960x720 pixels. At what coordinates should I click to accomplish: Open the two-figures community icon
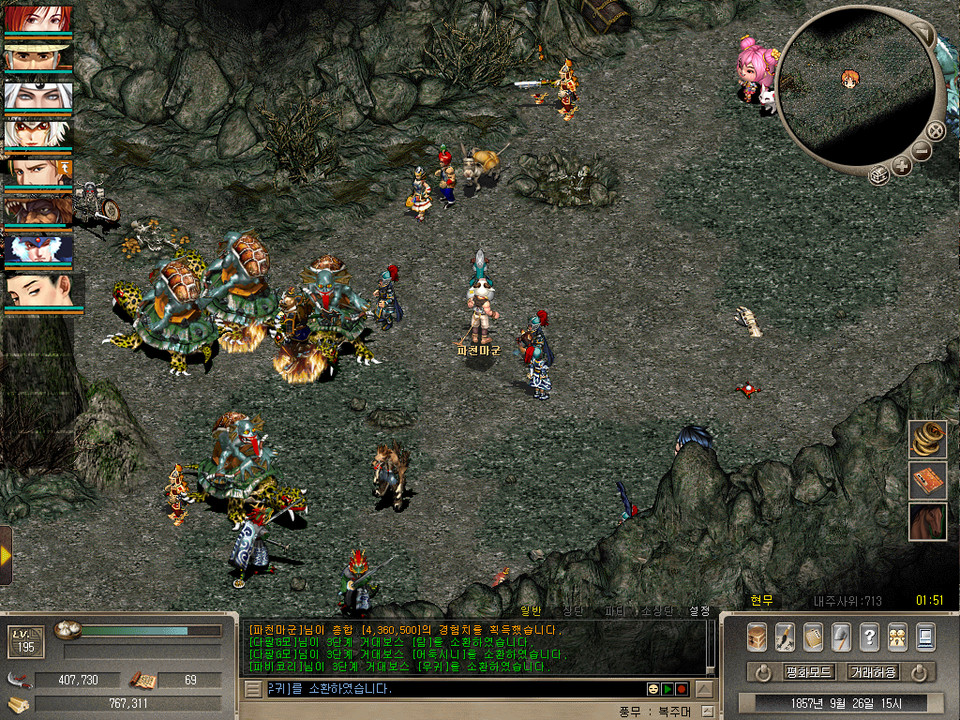(897, 636)
